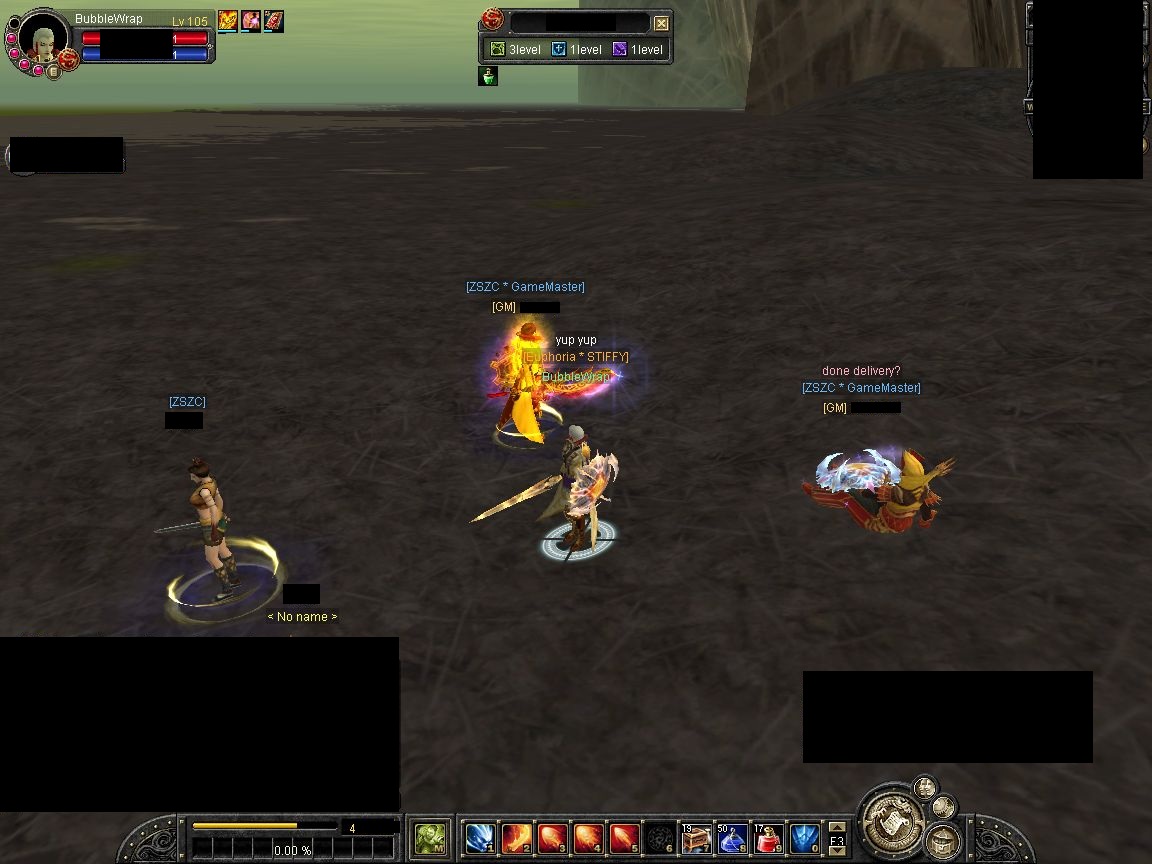Image resolution: width=1152 pixels, height=864 pixels.
Task: Drink the blue mana potion in slot 8
Action: click(x=732, y=837)
